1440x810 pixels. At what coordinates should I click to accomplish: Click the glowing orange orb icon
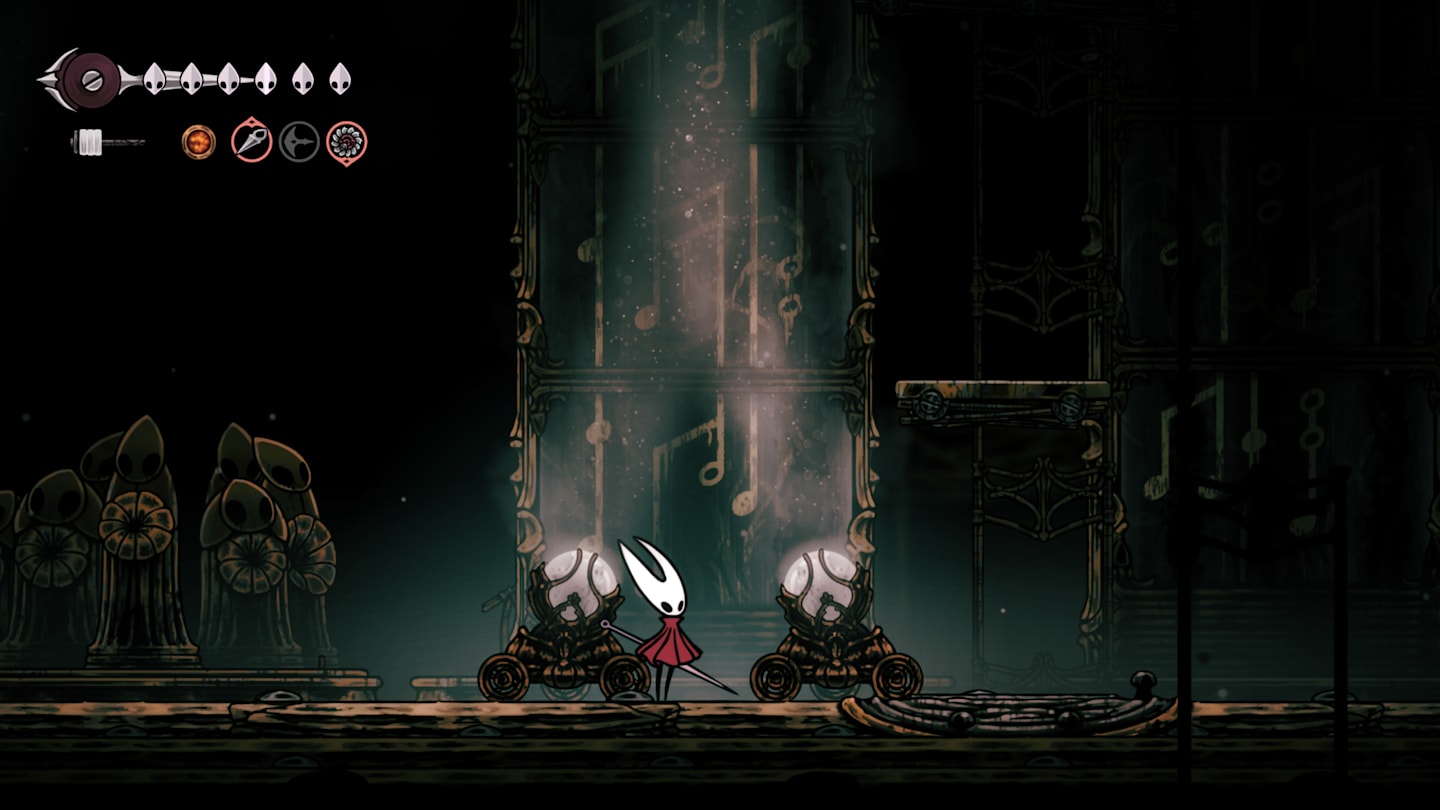(199, 141)
